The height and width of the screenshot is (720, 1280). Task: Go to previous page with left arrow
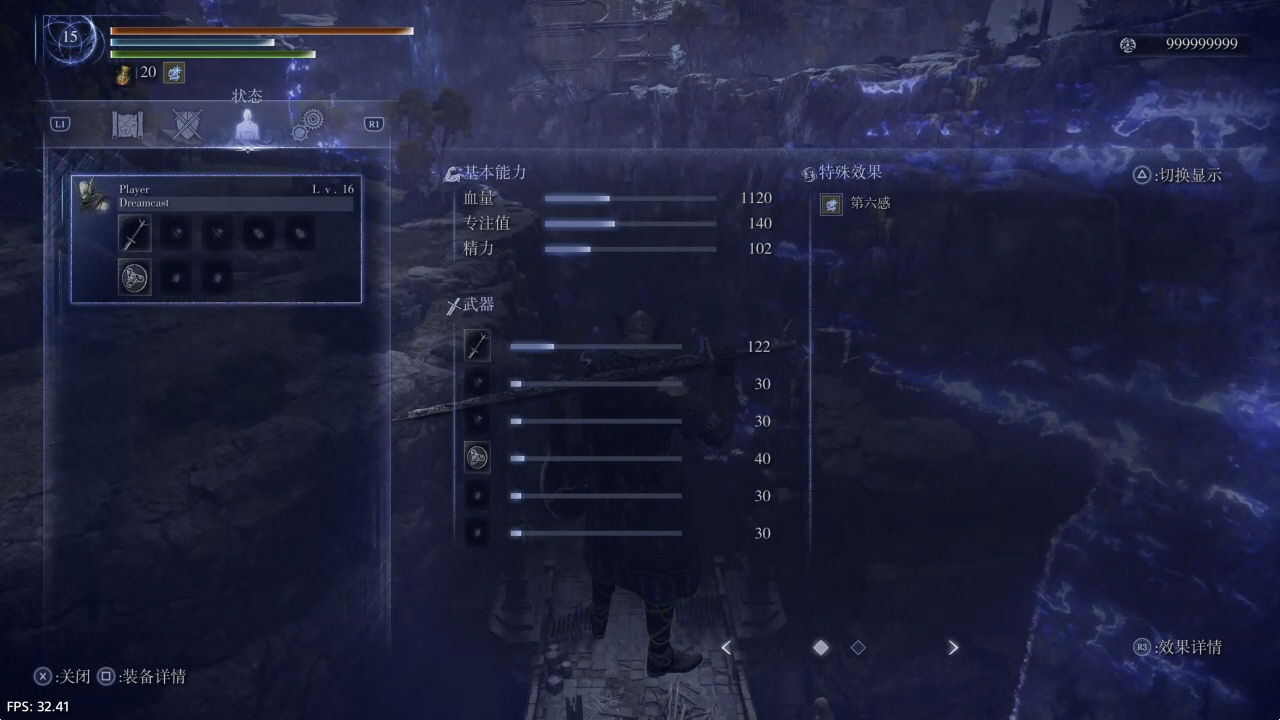pos(726,648)
